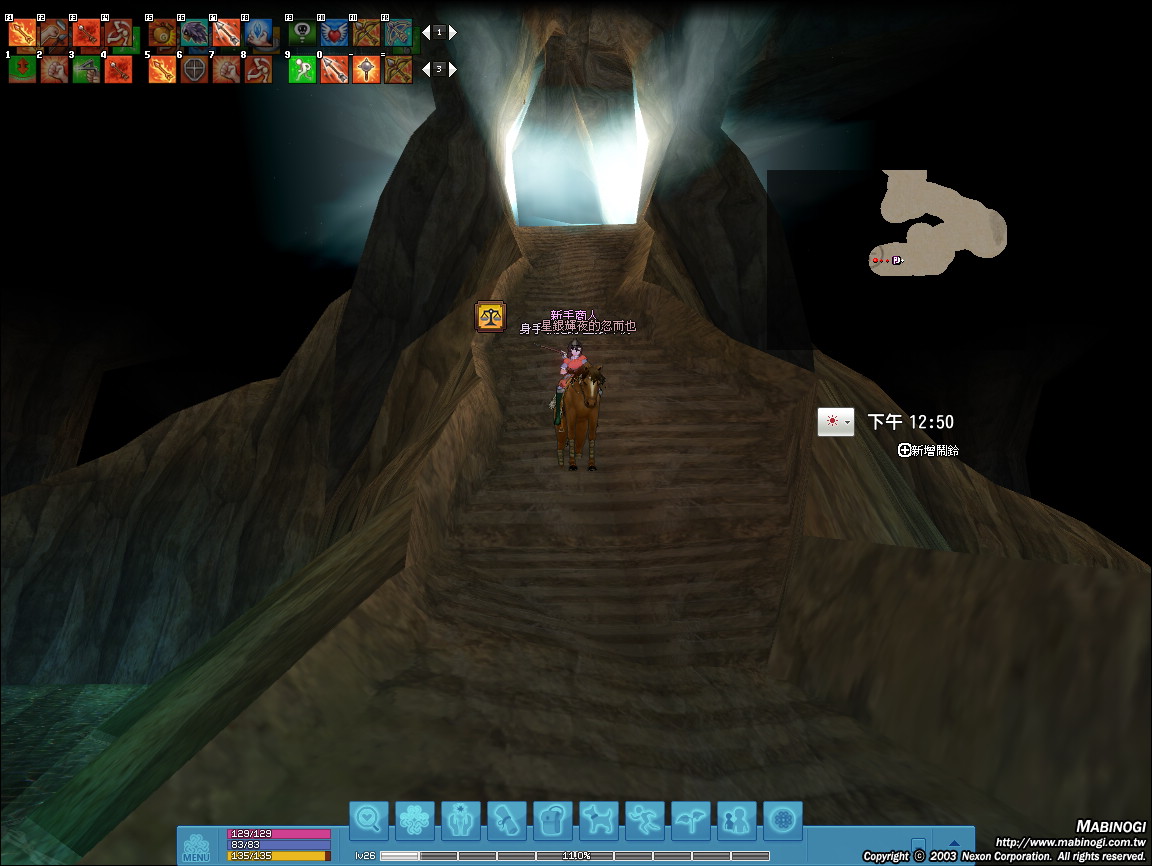Activate the F1 flaming arrow skill
1152x866 pixels.
[22, 33]
